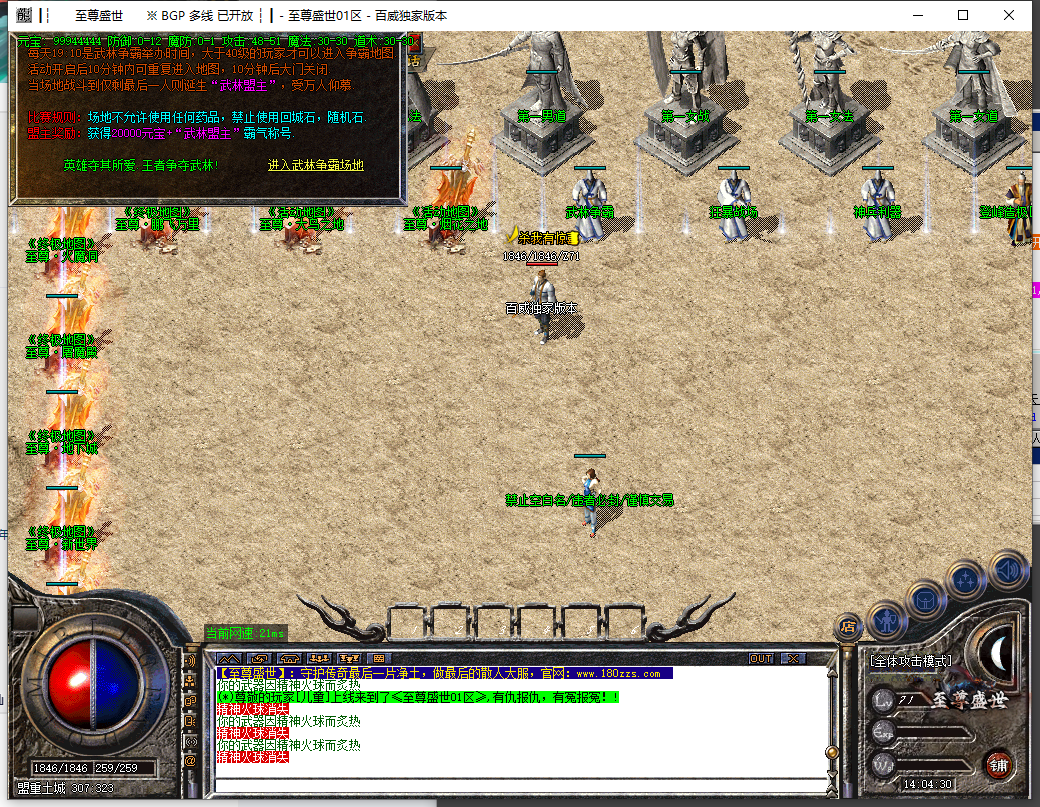This screenshot has width=1040, height=807.
Task: Click the chat scrollbar handle
Action: pos(830,752)
